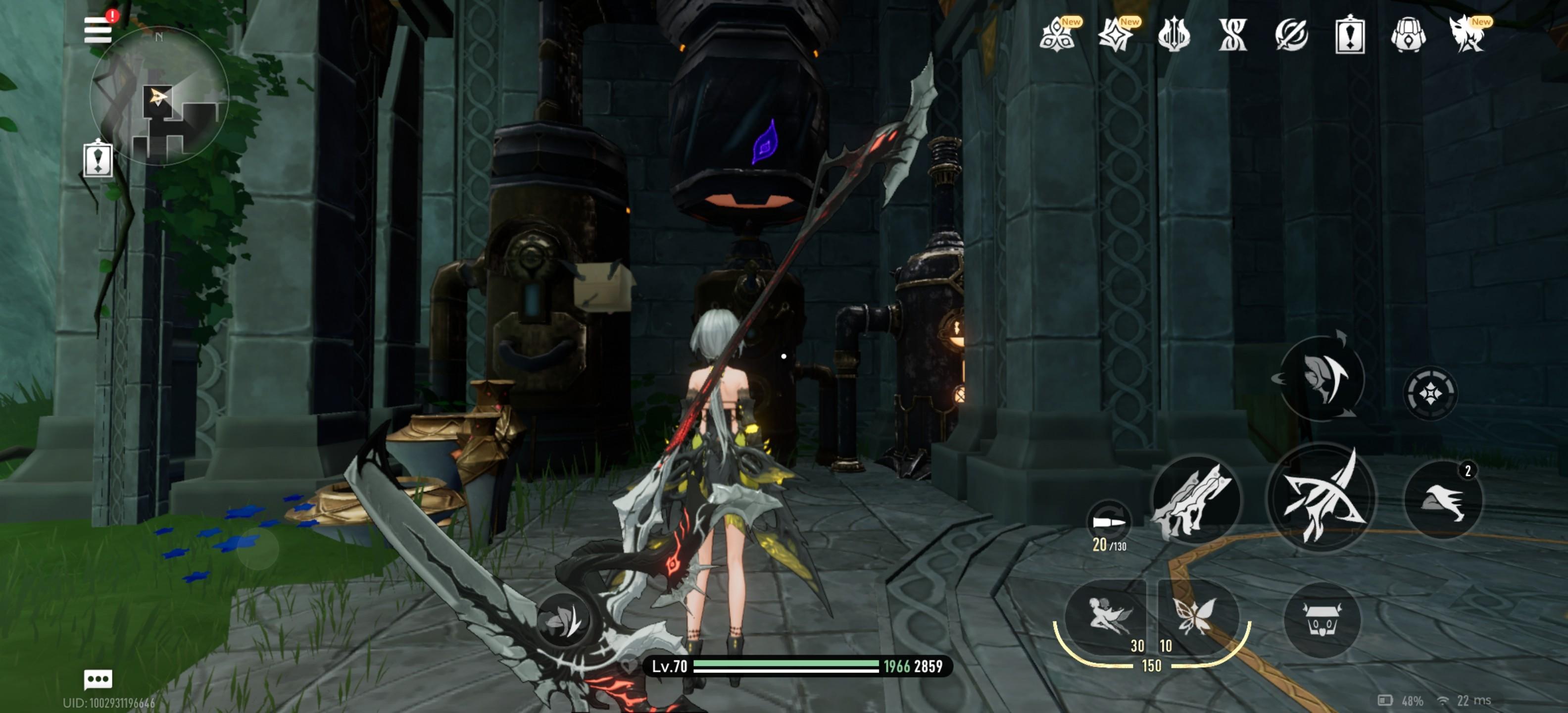This screenshot has width=1568, height=713.
Task: Toggle the target lock-on reticle button
Action: pos(1430,393)
